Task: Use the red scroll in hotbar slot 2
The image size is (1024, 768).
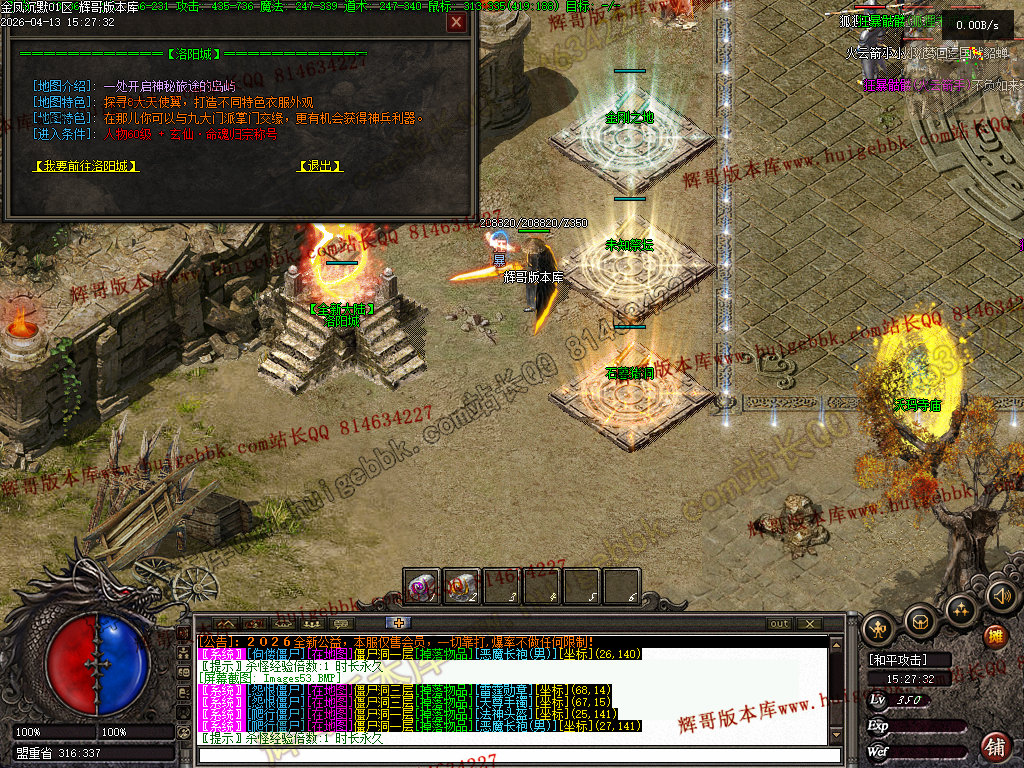Action: 461,587
